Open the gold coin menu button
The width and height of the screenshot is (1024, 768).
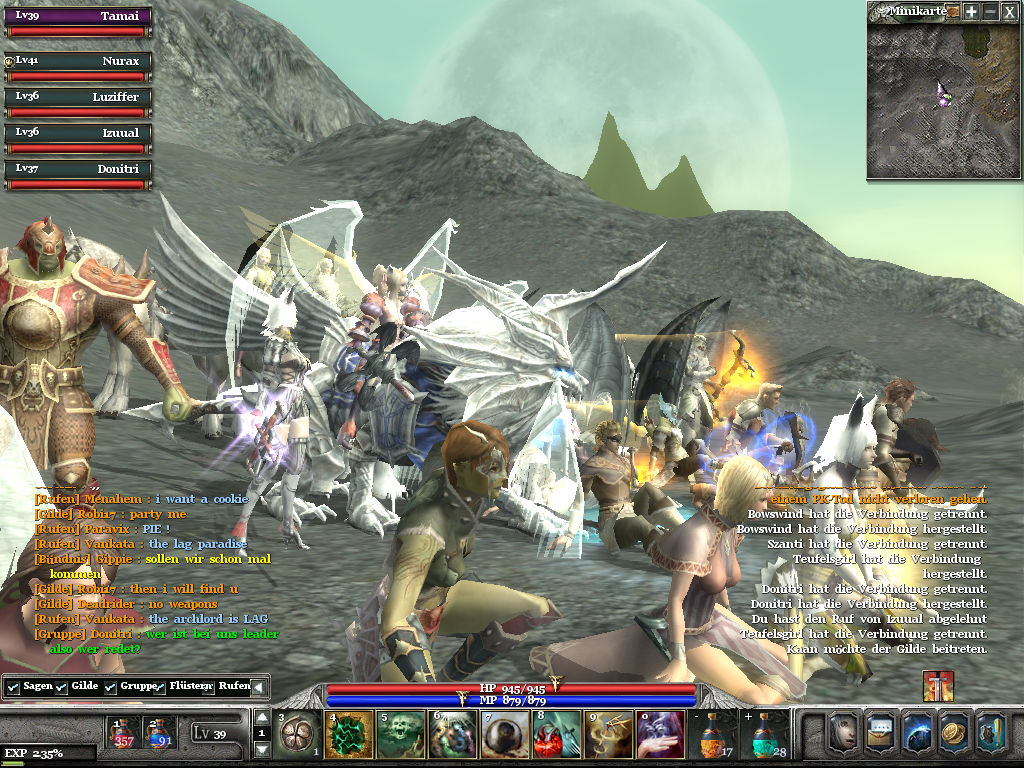click(x=954, y=731)
